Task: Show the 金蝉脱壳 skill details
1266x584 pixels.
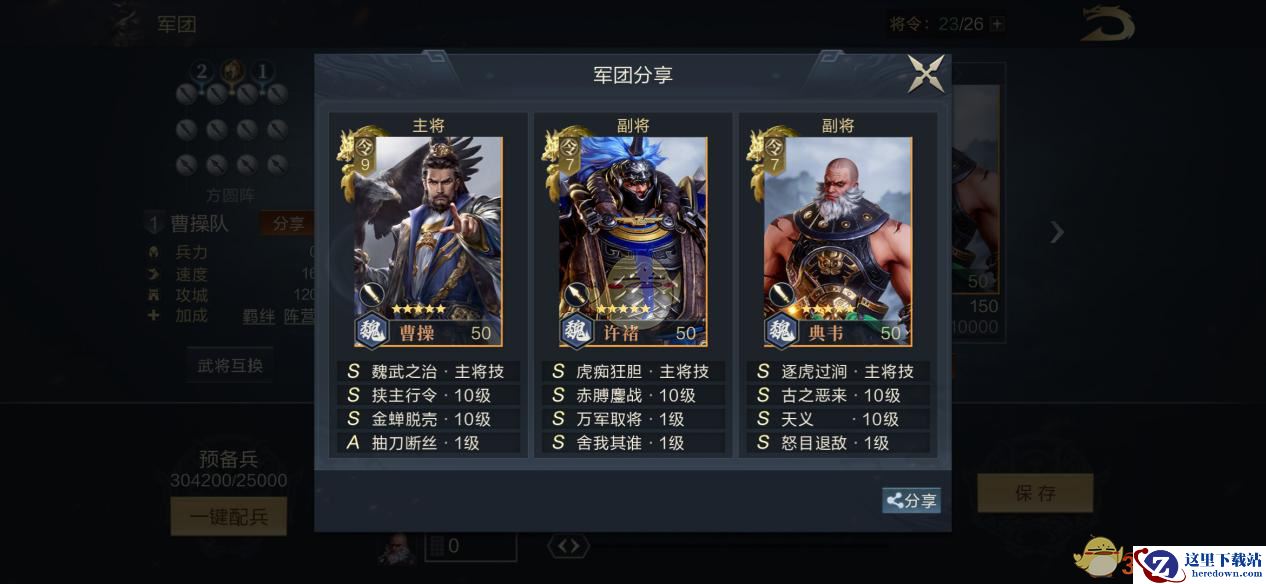Action: tap(428, 419)
